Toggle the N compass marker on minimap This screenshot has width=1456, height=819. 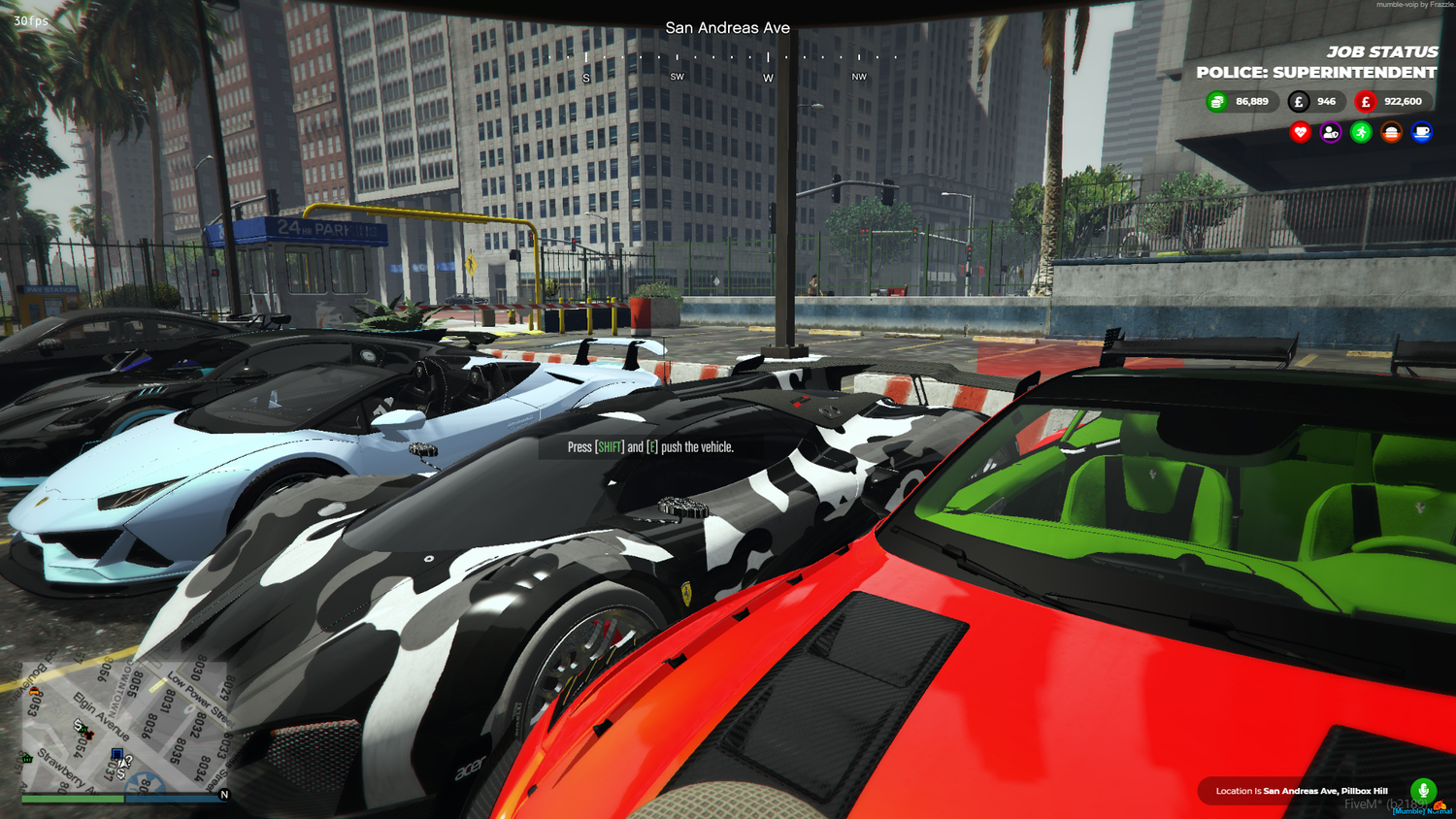tap(223, 794)
